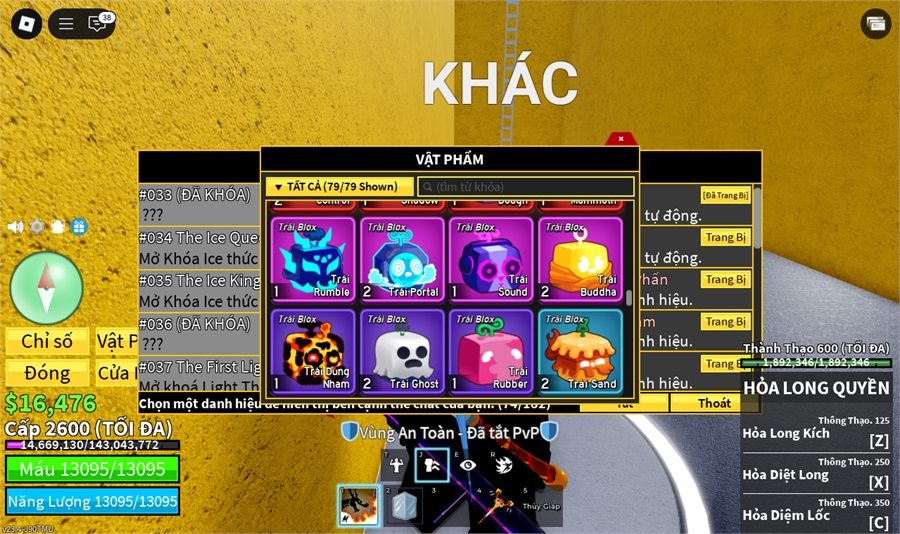Click the item keyword search field

tap(526, 187)
